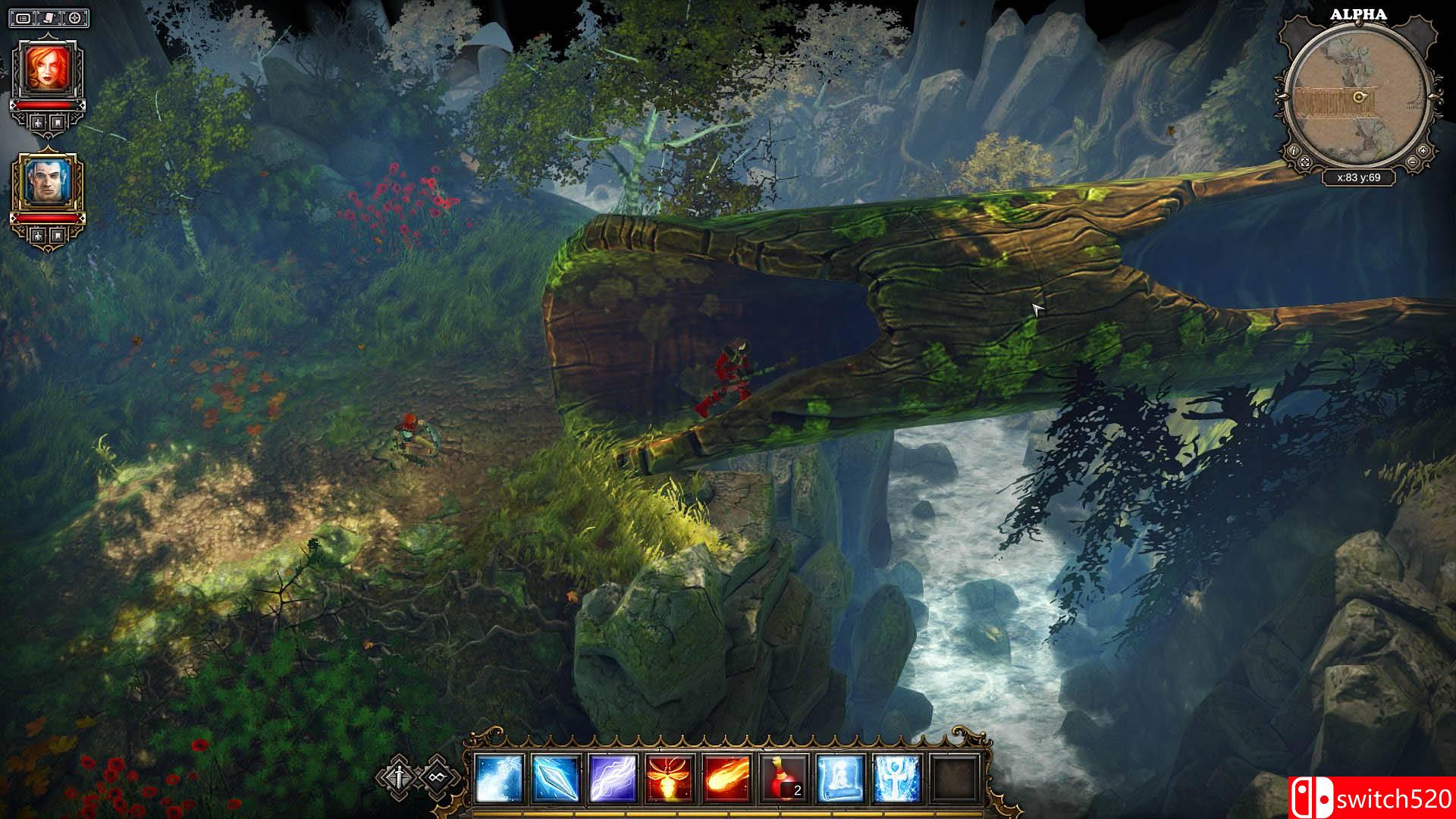Open the inventory menu icon in the top-left toolbar
This screenshot has height=819, width=1456.
(x=24, y=17)
